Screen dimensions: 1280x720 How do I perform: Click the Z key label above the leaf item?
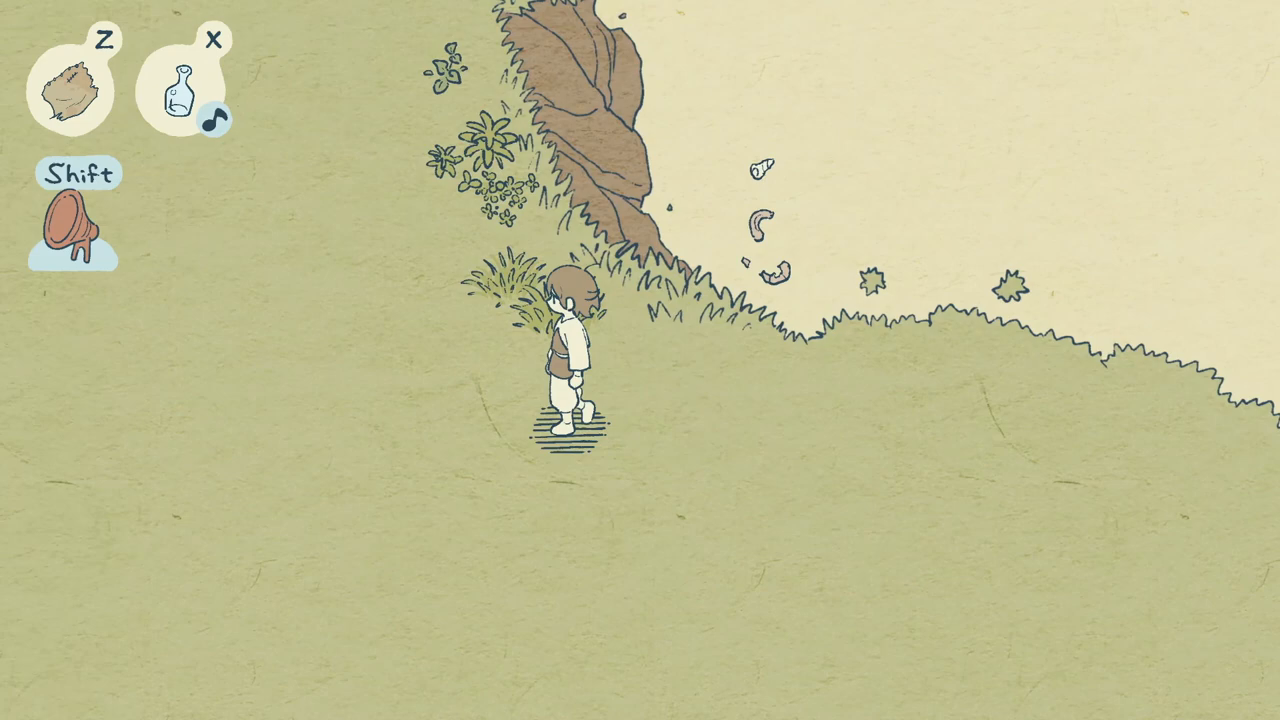click(x=104, y=41)
